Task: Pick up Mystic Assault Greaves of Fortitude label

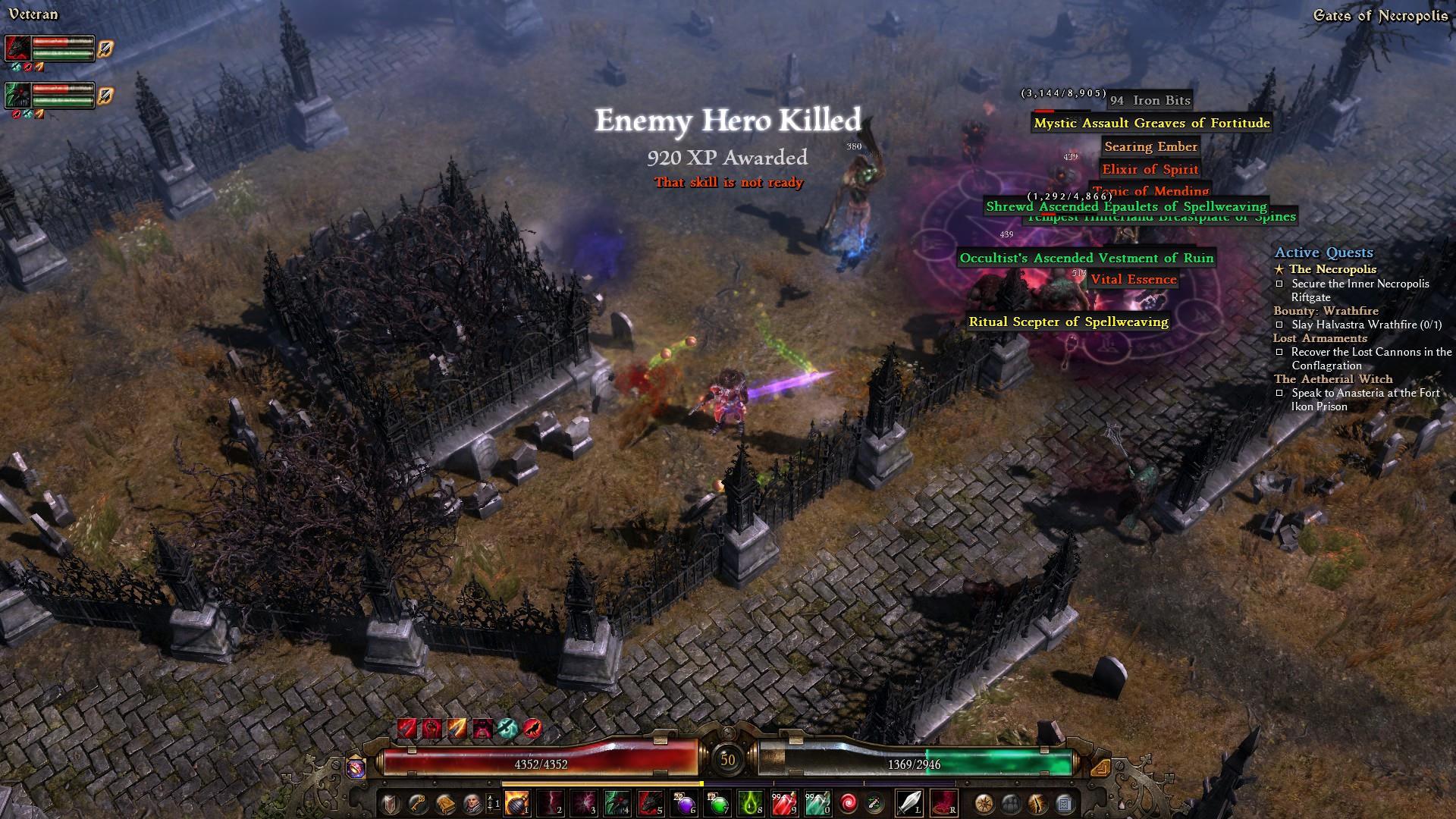Action: tap(1151, 123)
